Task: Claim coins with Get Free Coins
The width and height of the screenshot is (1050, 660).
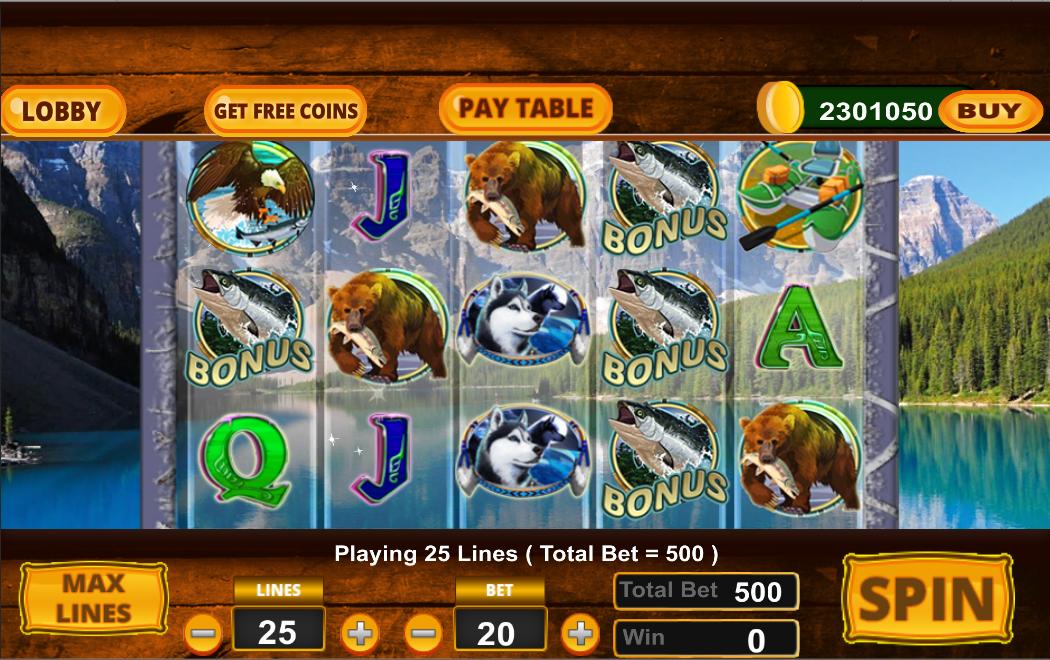Action: pos(285,111)
